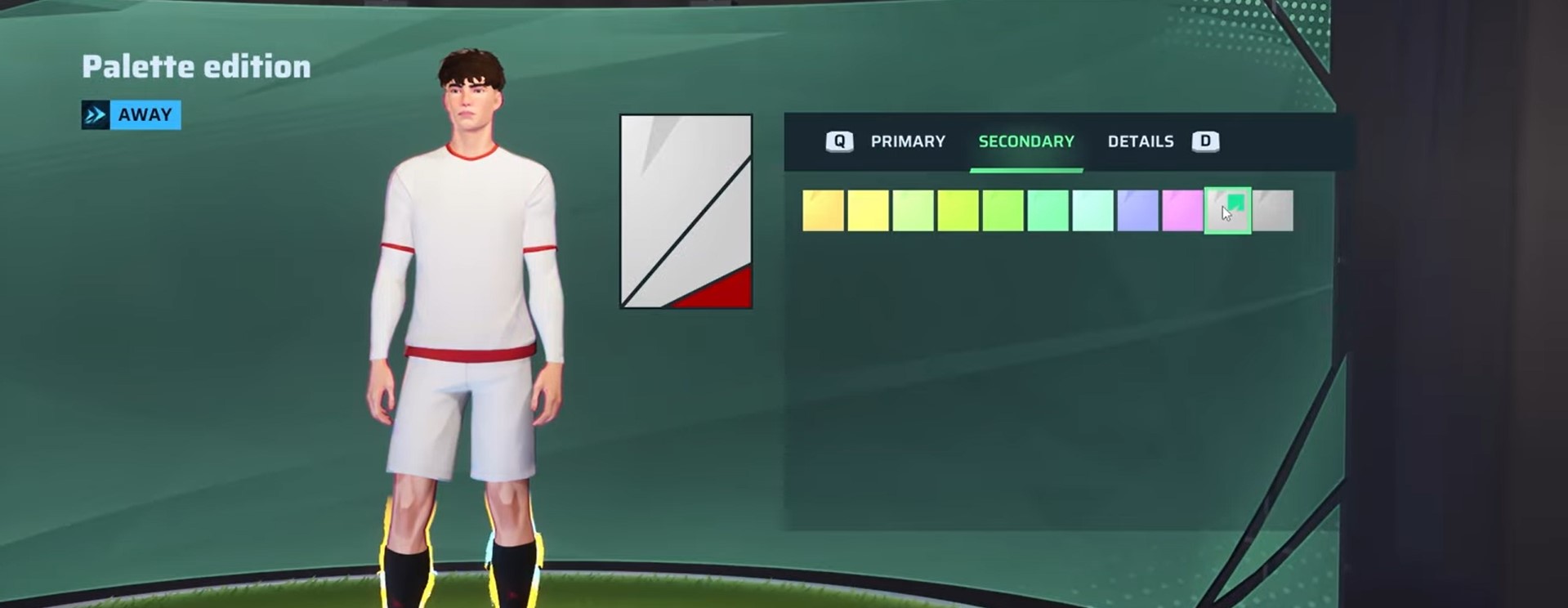Open the SECONDARY tab
The width and height of the screenshot is (1568, 608).
click(x=1025, y=141)
